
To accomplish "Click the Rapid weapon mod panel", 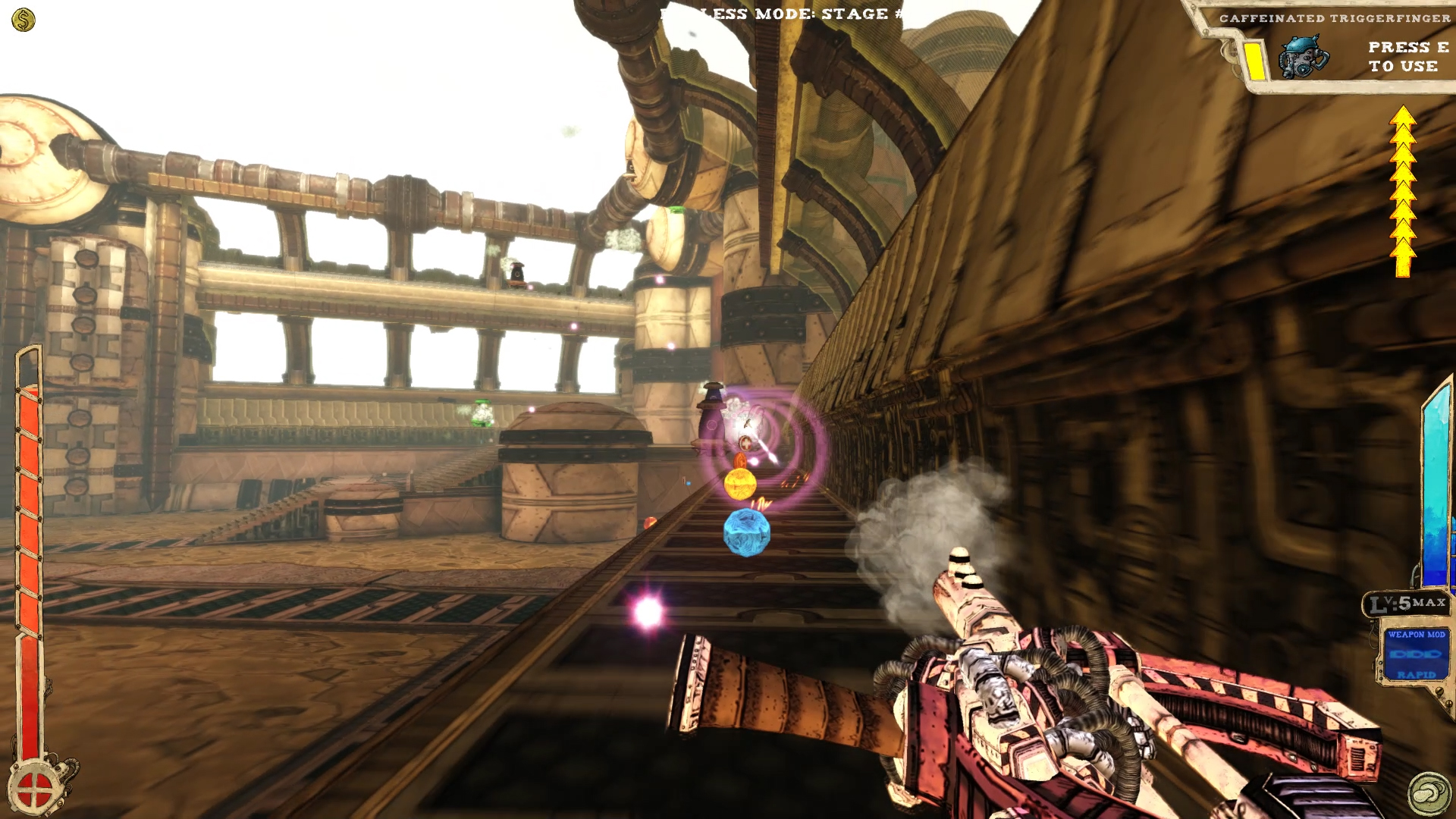I will [x=1415, y=654].
